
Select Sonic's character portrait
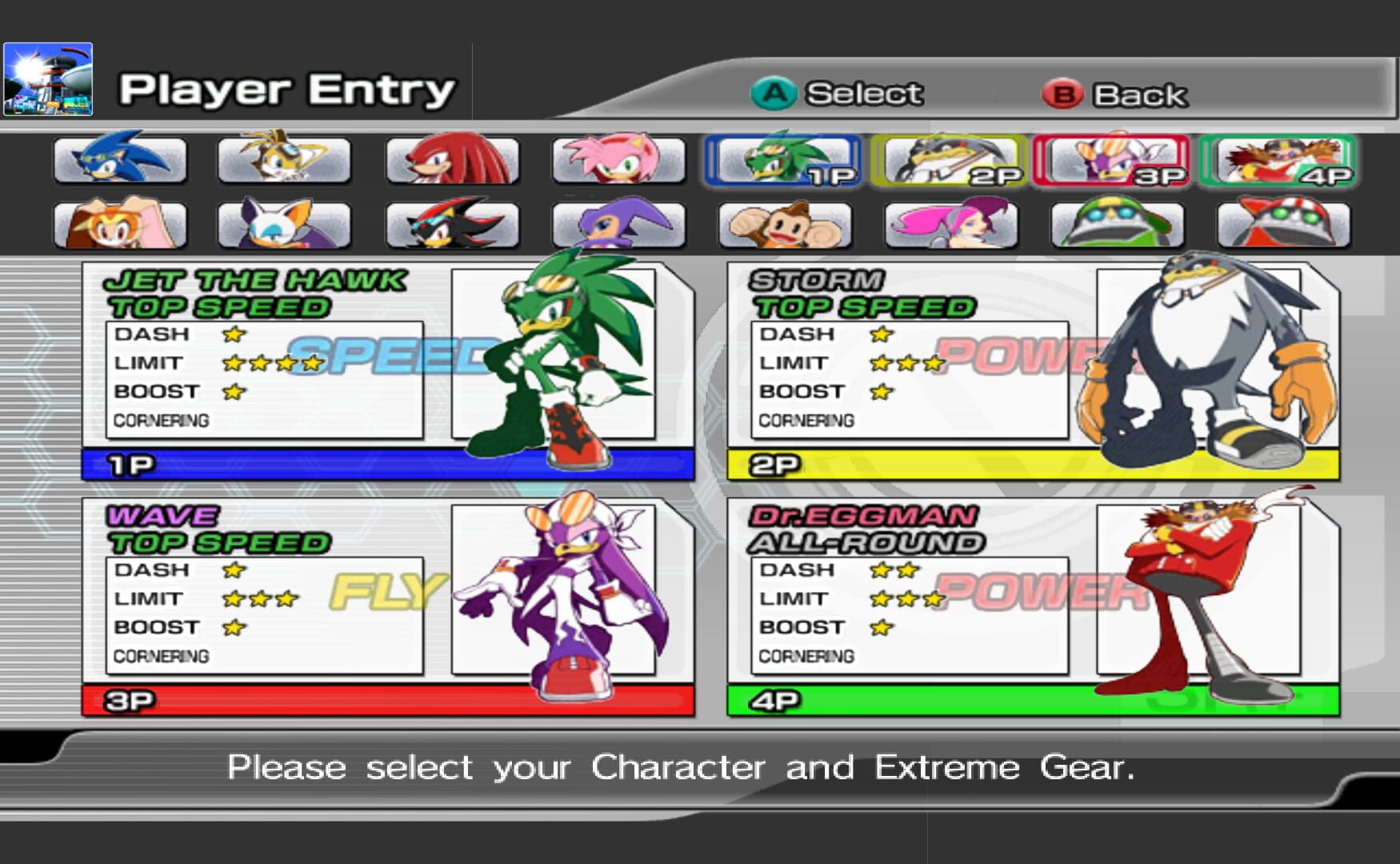point(122,160)
